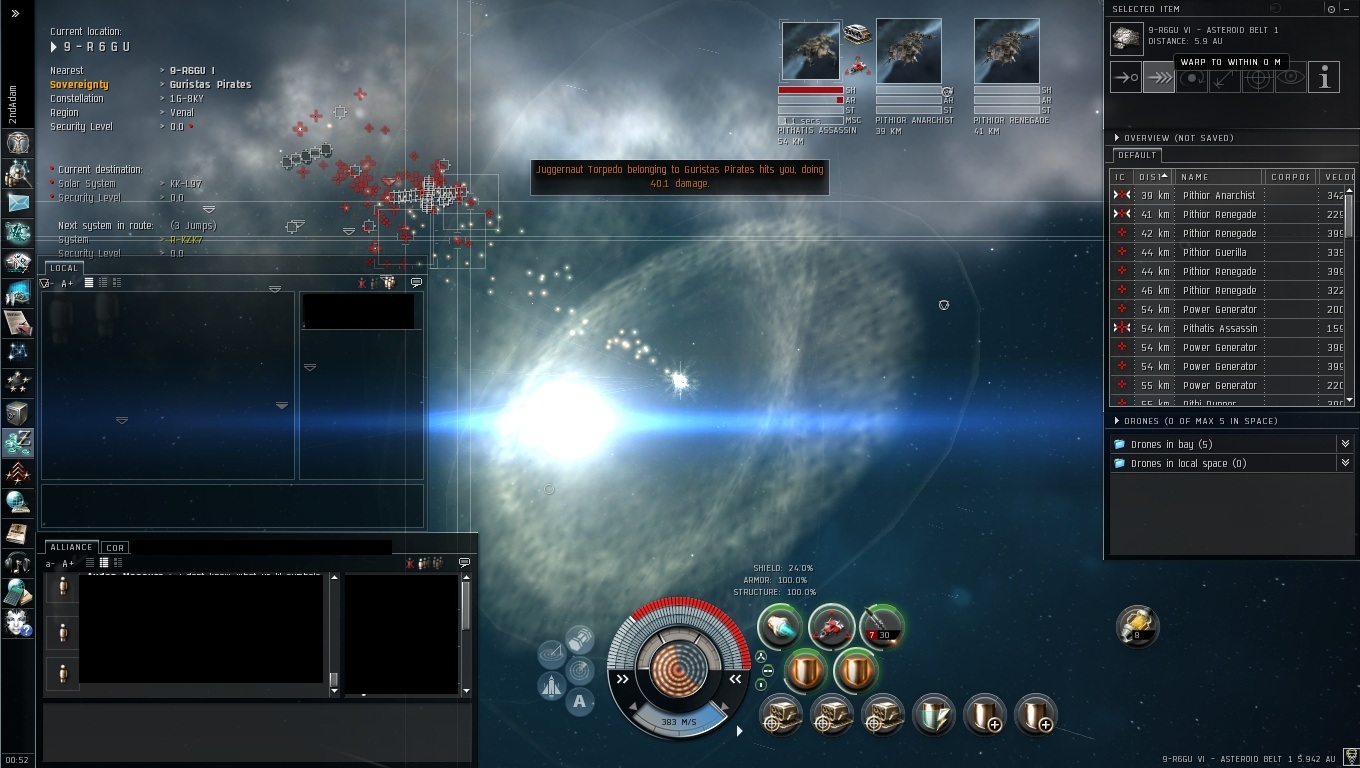Image resolution: width=1360 pixels, height=768 pixels.
Task: Toggle the afterburner propulsion module
Action: click(x=780, y=627)
